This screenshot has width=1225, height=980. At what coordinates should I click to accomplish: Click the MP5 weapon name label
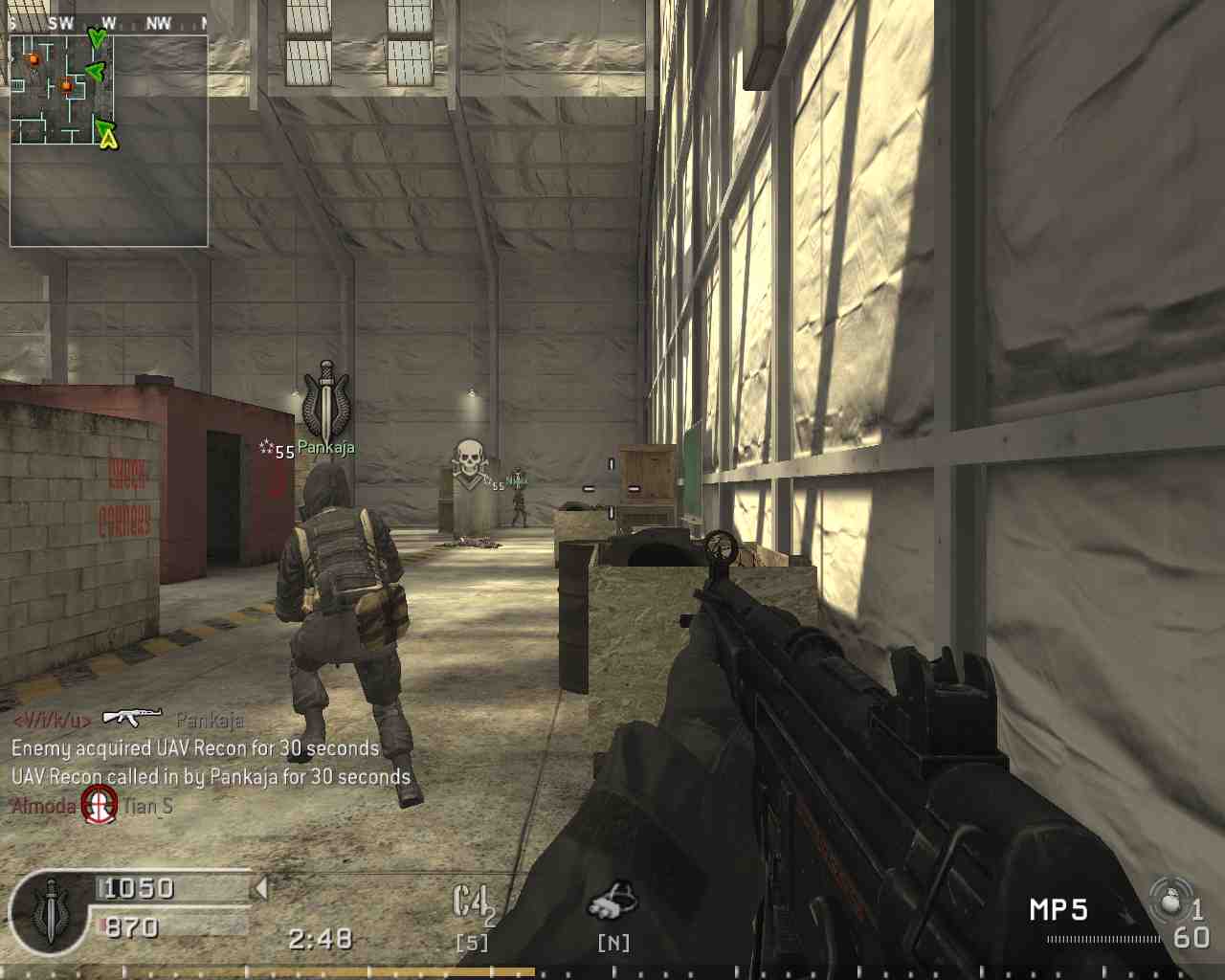click(1058, 909)
